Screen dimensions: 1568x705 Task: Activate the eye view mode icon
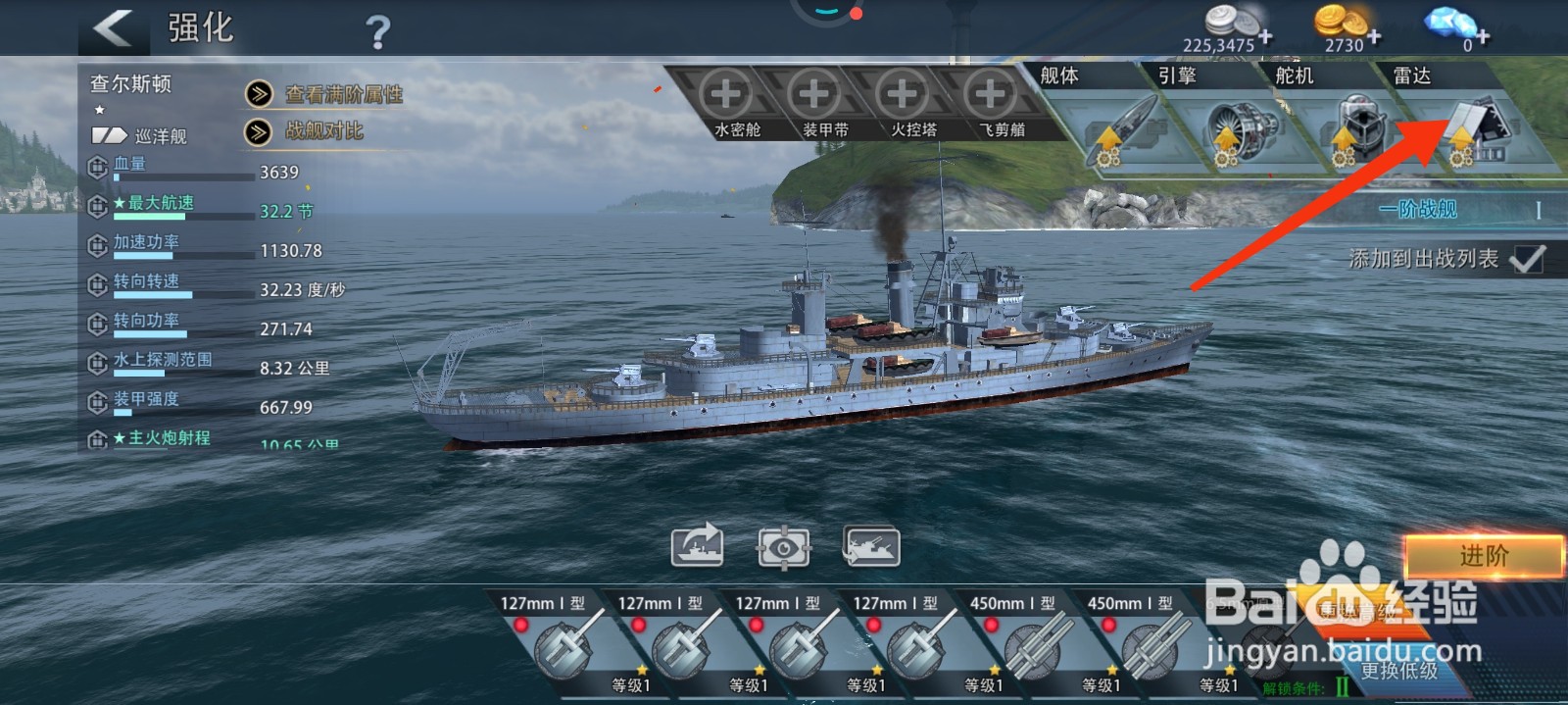tap(784, 546)
